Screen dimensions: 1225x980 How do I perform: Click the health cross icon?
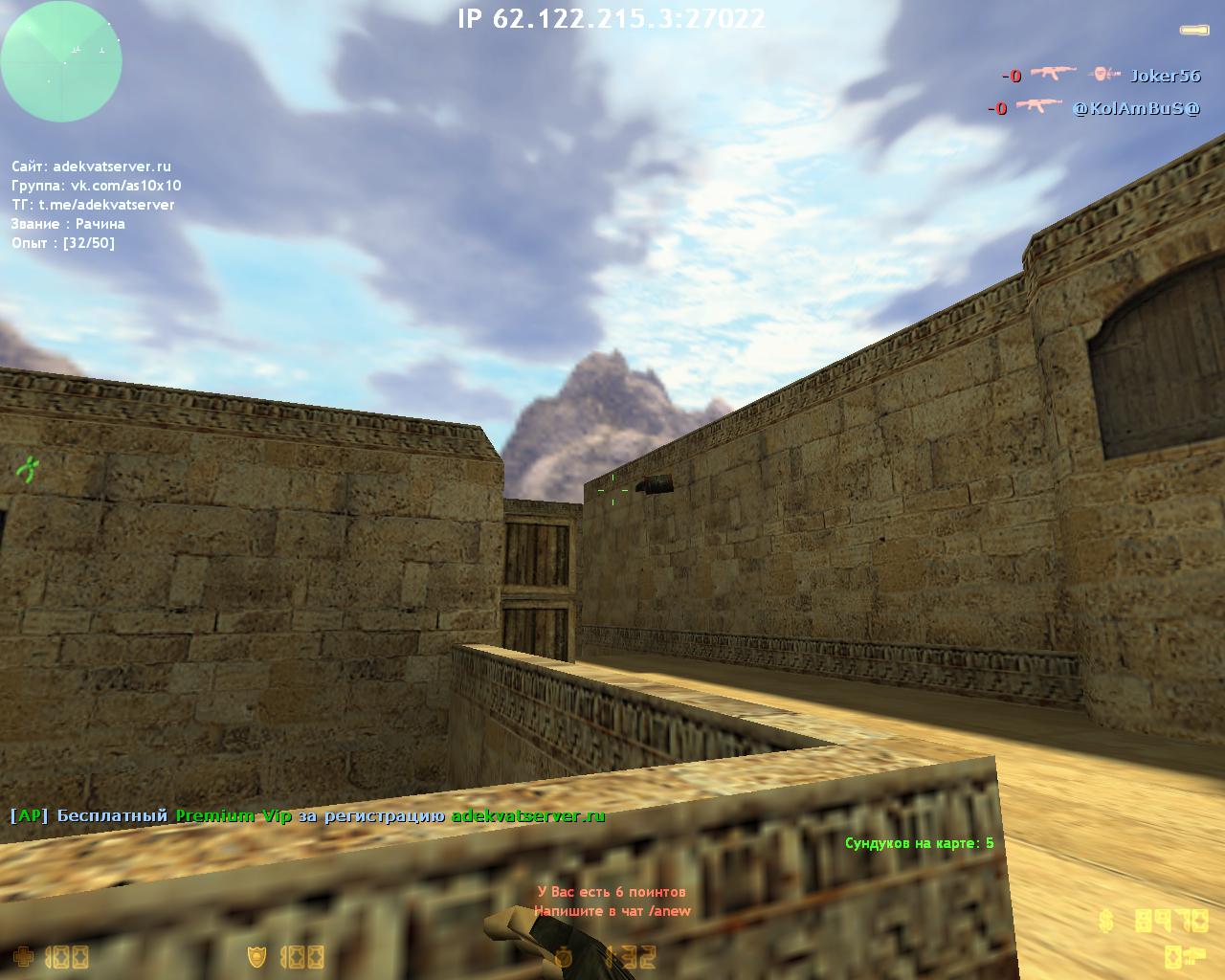tap(23, 956)
